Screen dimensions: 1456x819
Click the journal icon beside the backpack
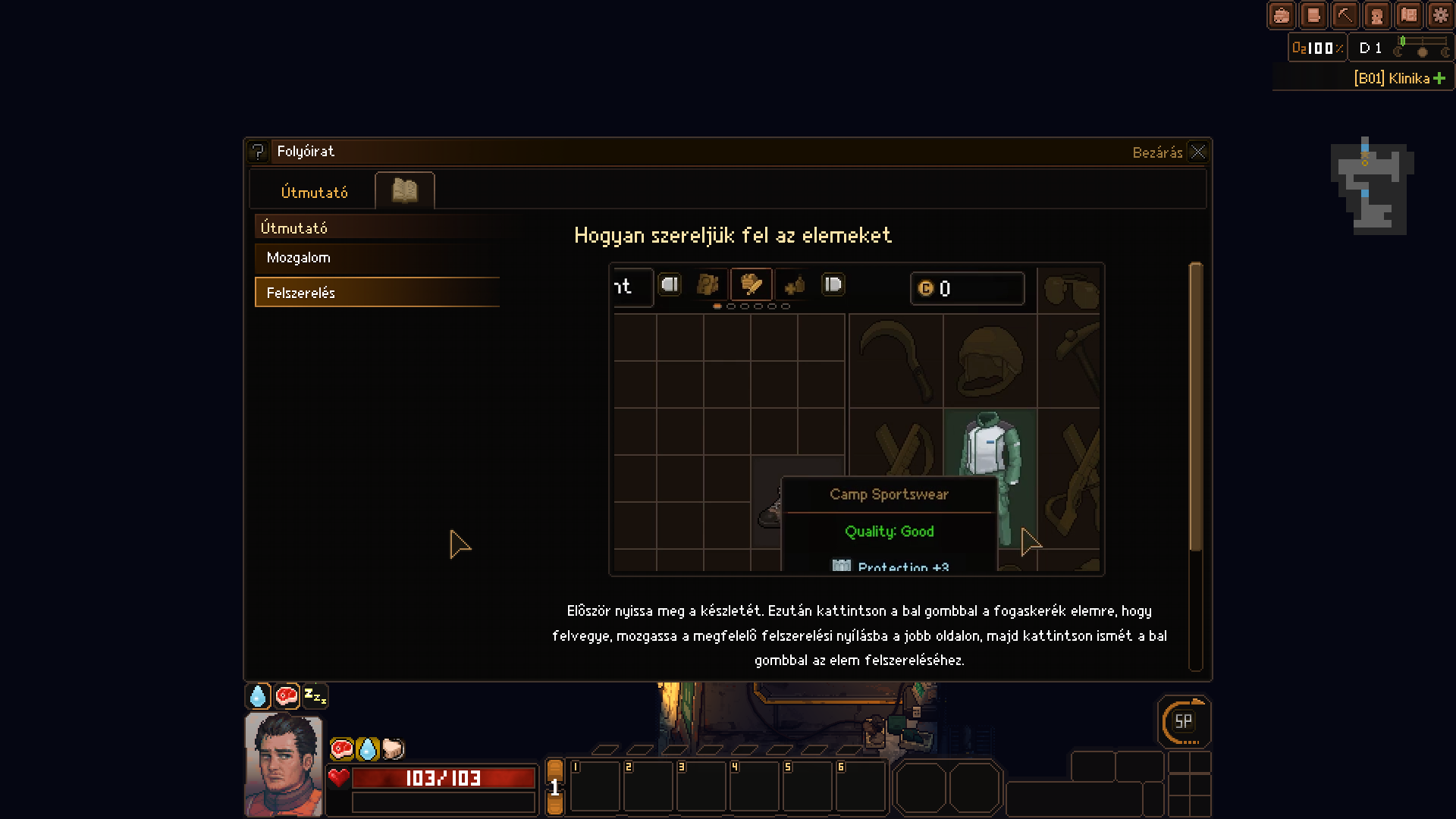click(1313, 15)
